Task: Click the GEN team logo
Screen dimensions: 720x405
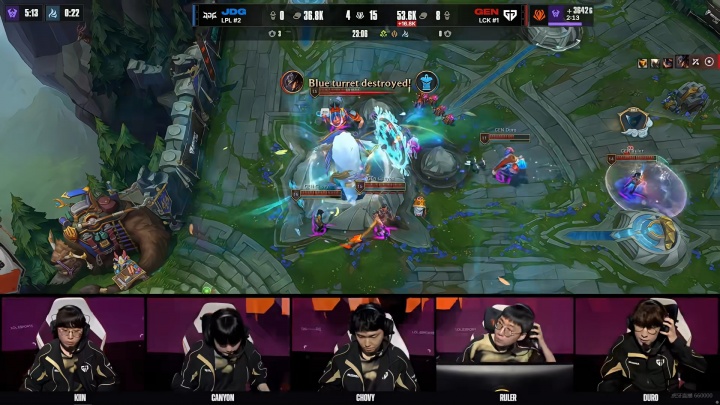Action: pyautogui.click(x=512, y=15)
